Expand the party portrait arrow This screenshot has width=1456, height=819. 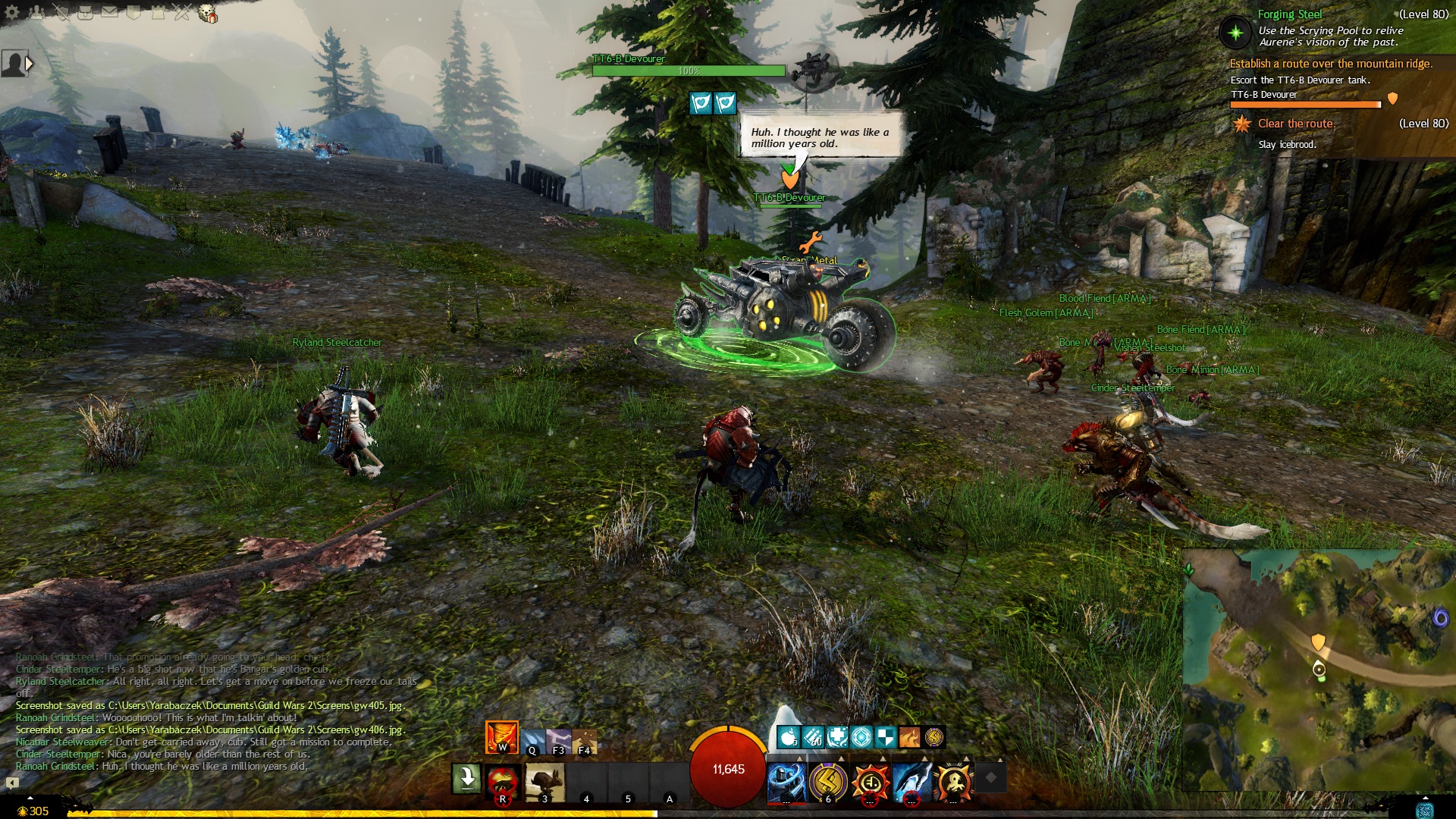click(x=29, y=64)
